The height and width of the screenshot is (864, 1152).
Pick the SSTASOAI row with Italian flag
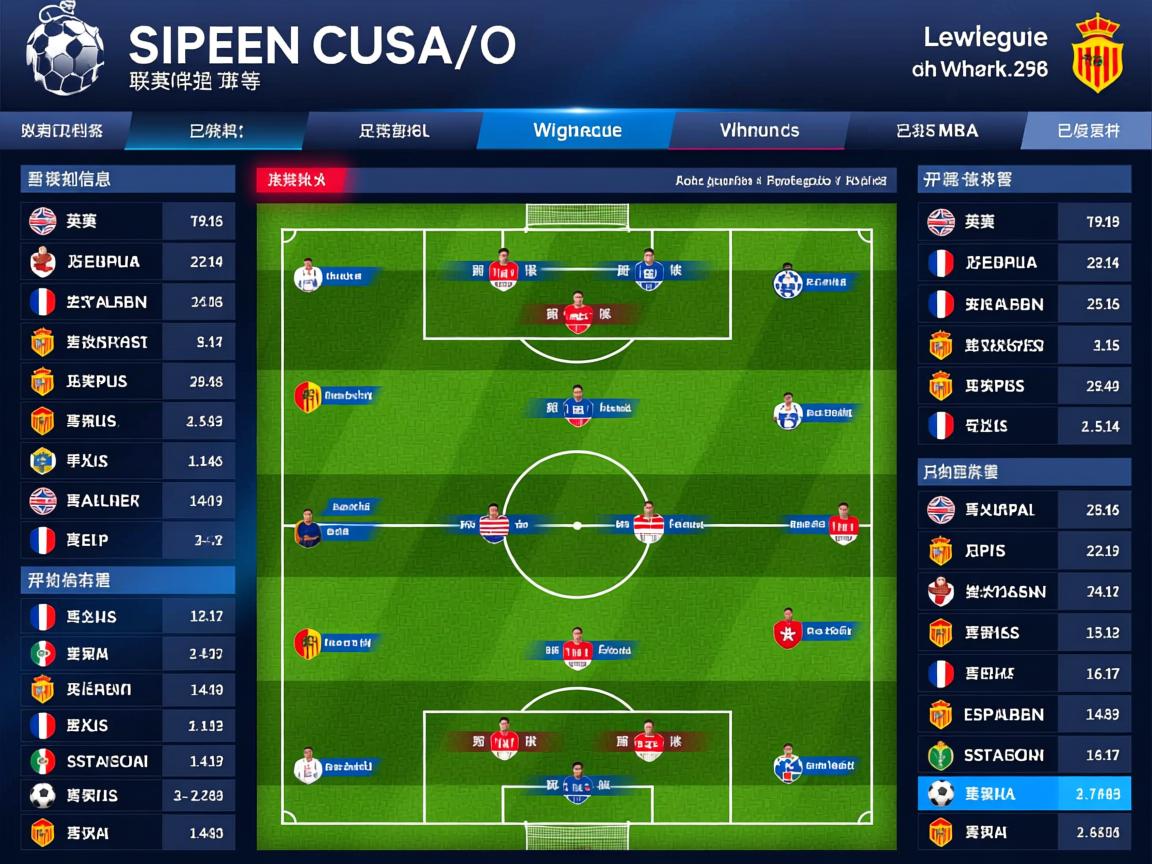point(127,761)
